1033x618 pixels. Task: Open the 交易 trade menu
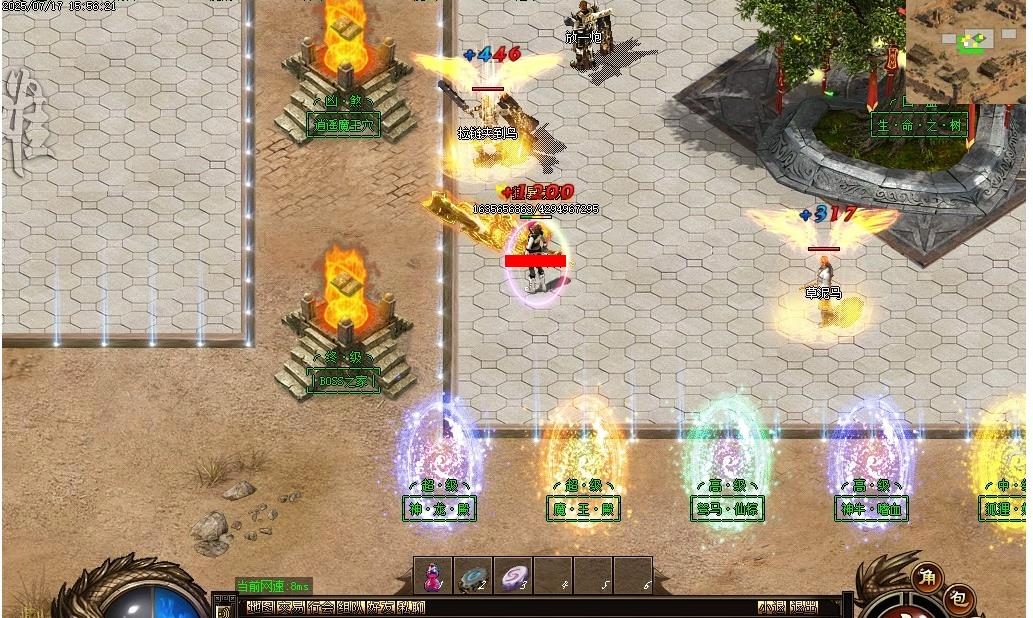pos(290,607)
